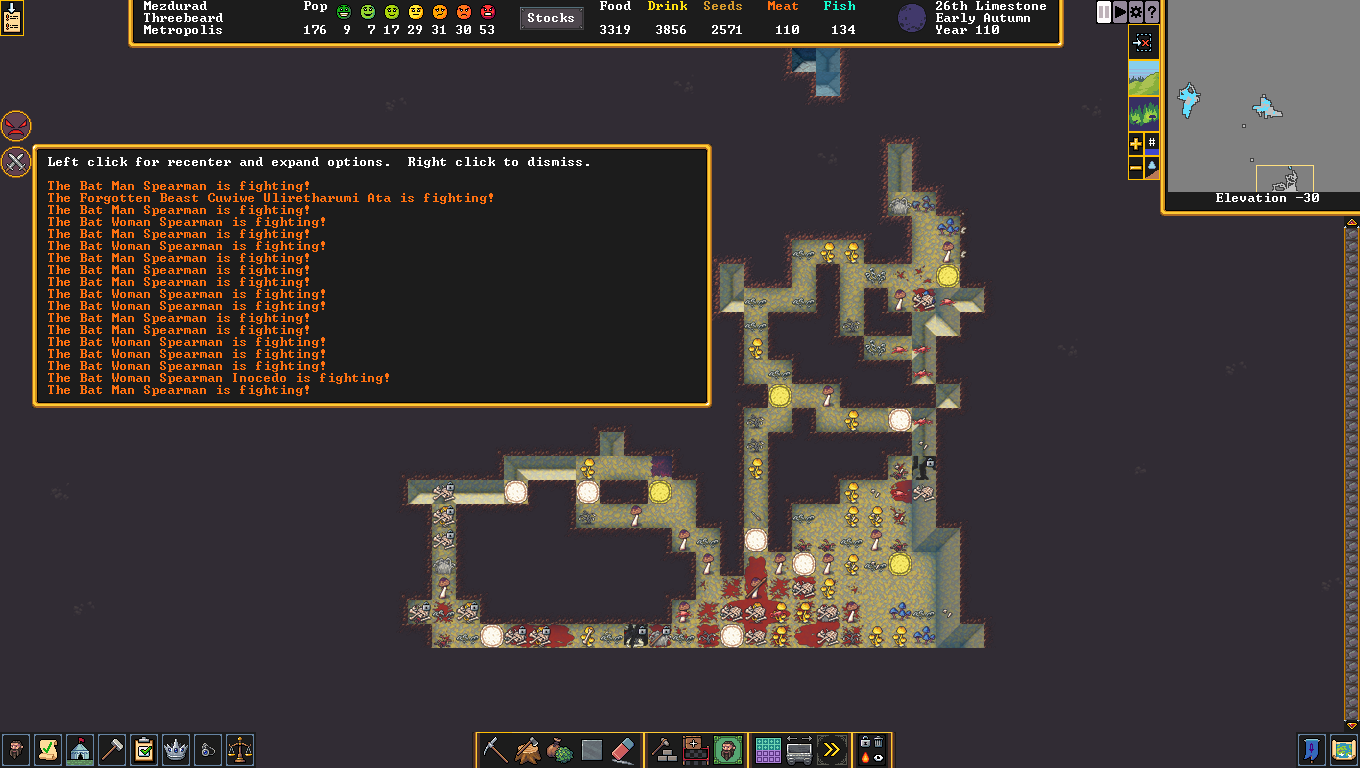Open the Stocks screen

click(551, 18)
